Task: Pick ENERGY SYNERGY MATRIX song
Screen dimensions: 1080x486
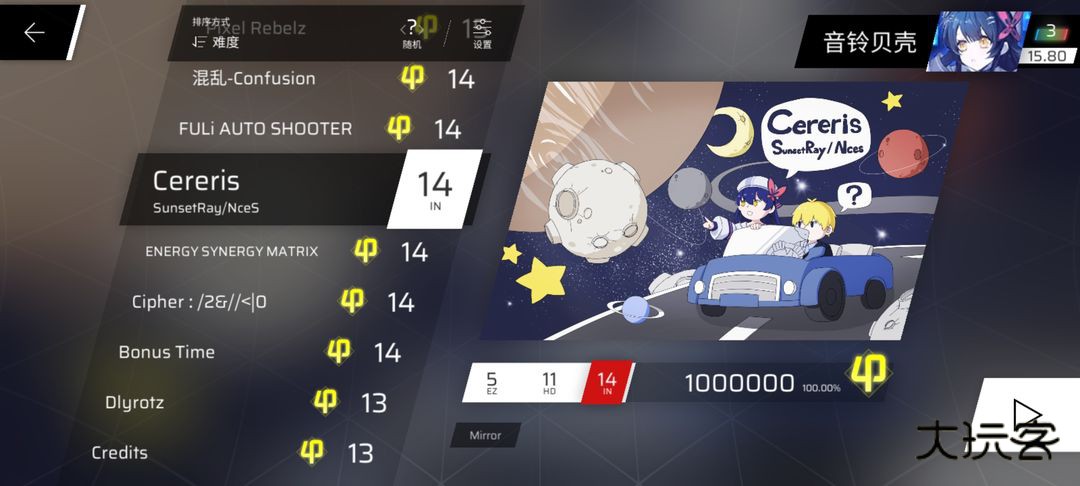Action: click(232, 251)
